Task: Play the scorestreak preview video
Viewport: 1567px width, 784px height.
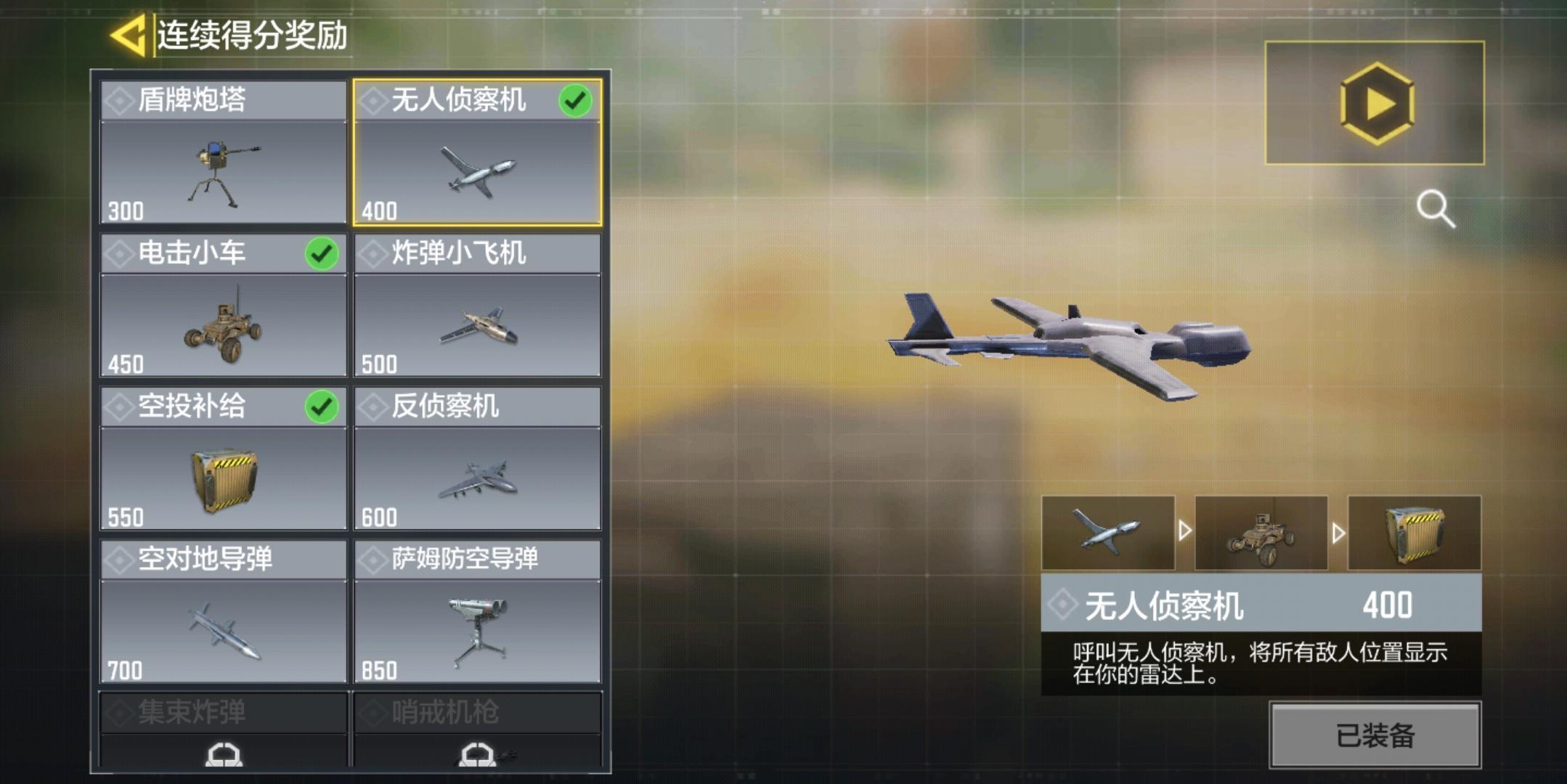Action: pyautogui.click(x=1375, y=103)
